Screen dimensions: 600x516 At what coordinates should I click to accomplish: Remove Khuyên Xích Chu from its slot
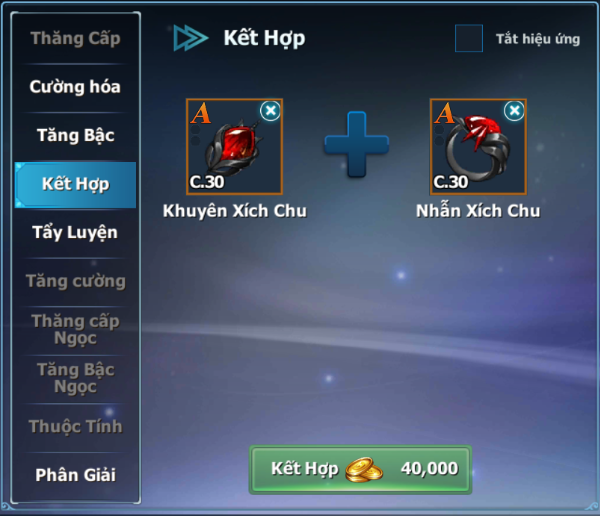pos(270,111)
